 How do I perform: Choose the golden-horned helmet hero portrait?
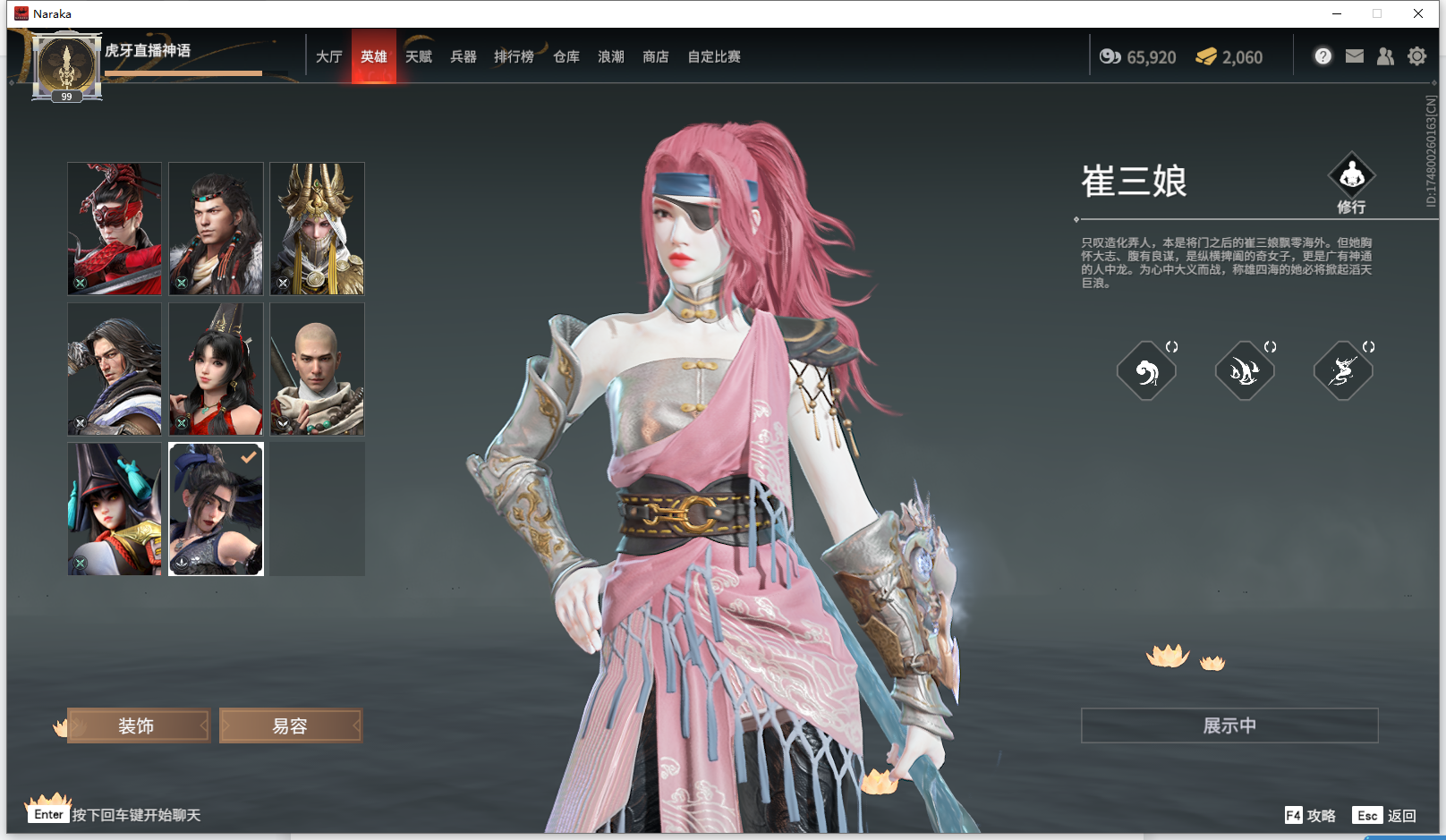pyautogui.click(x=317, y=228)
